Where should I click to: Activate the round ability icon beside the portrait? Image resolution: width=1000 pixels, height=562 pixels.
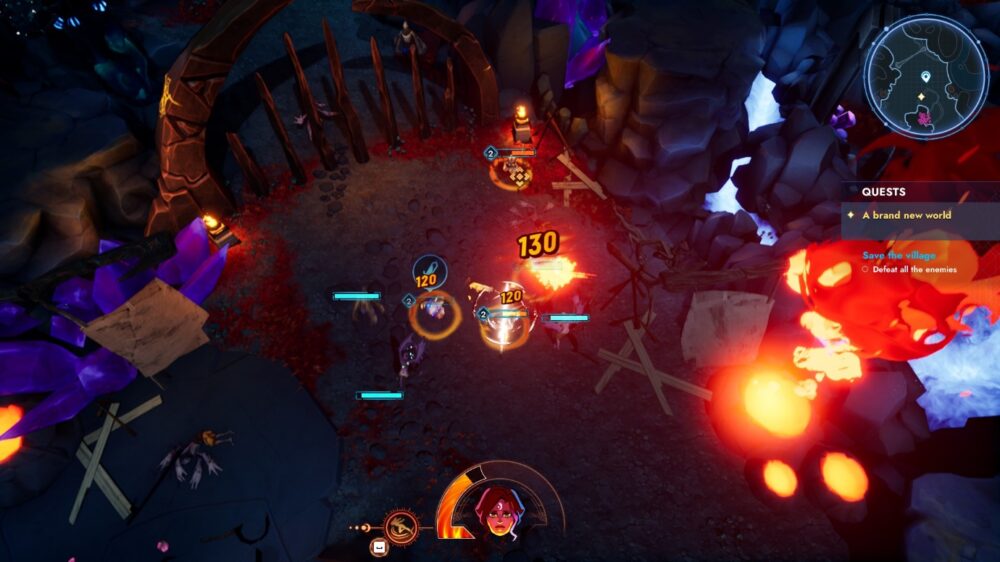point(402,524)
